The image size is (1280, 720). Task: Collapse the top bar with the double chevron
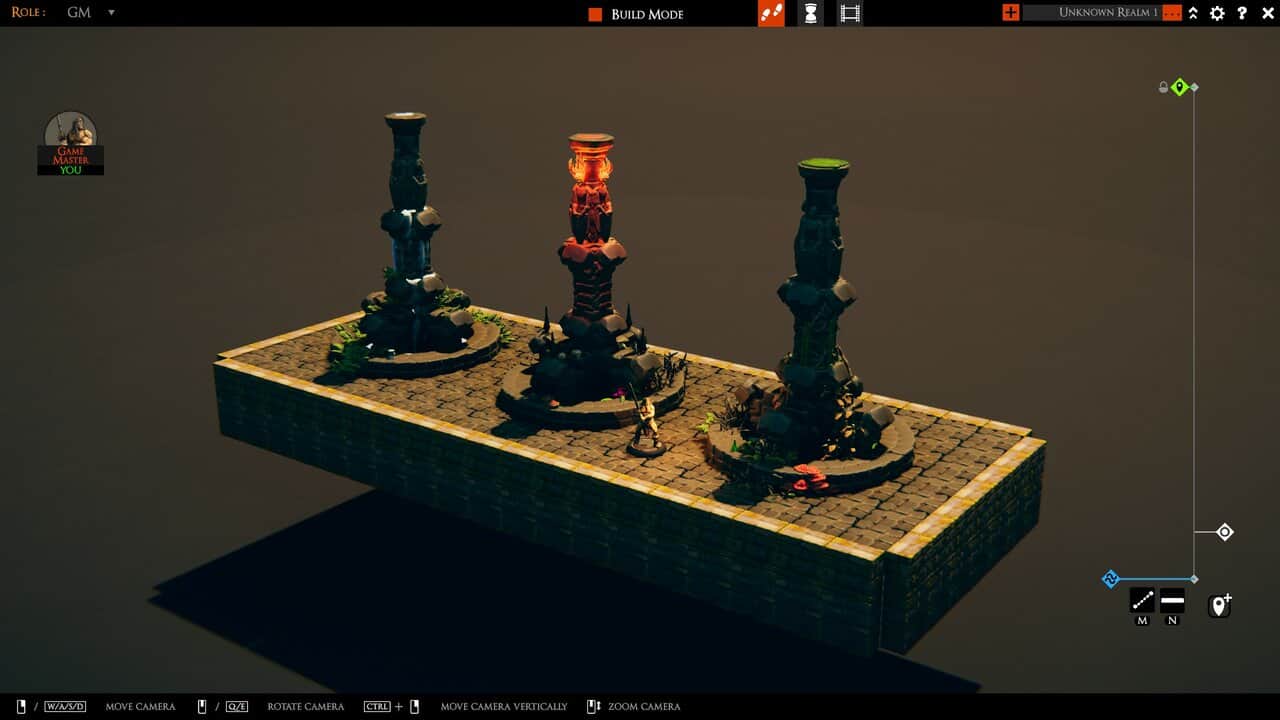[1194, 13]
